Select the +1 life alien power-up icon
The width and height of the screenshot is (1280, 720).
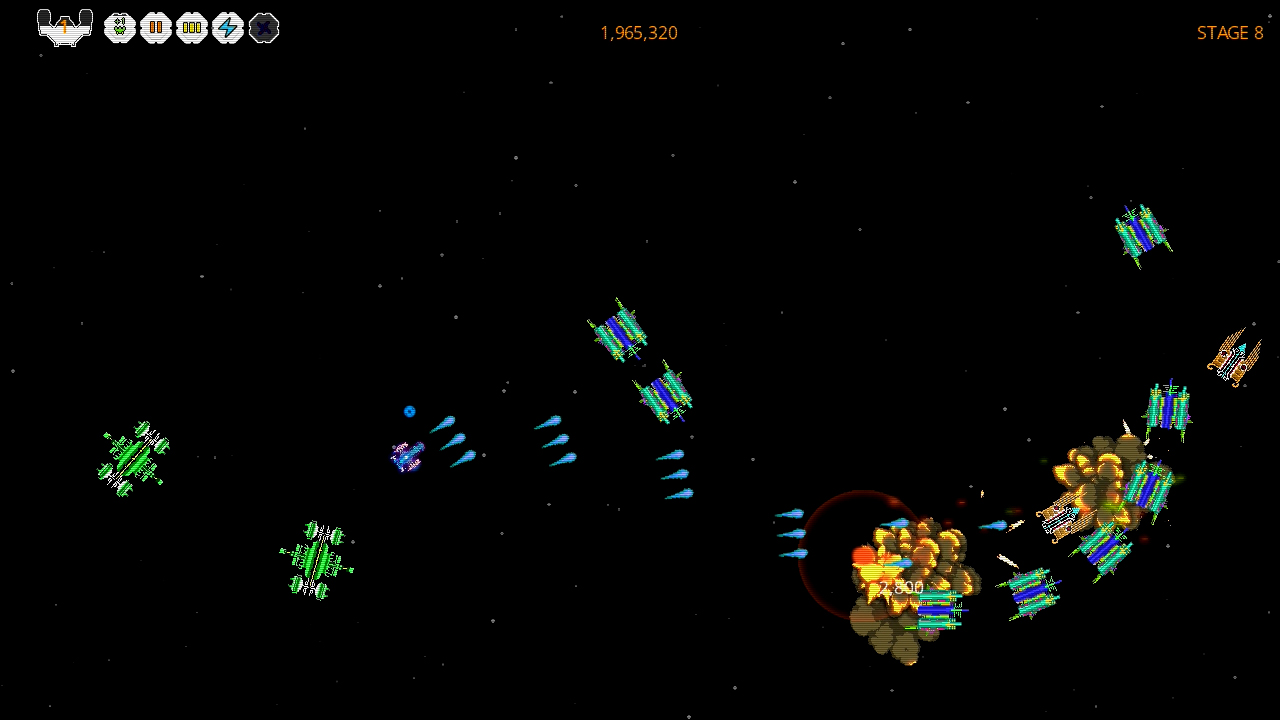(x=120, y=28)
